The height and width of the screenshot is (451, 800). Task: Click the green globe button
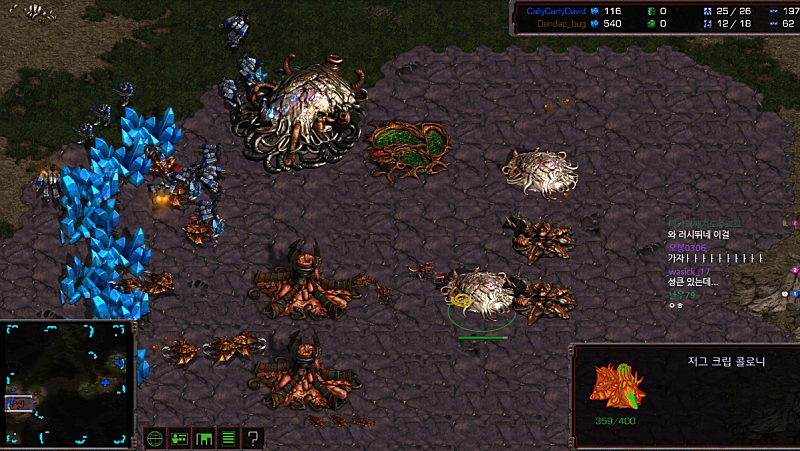[155, 438]
